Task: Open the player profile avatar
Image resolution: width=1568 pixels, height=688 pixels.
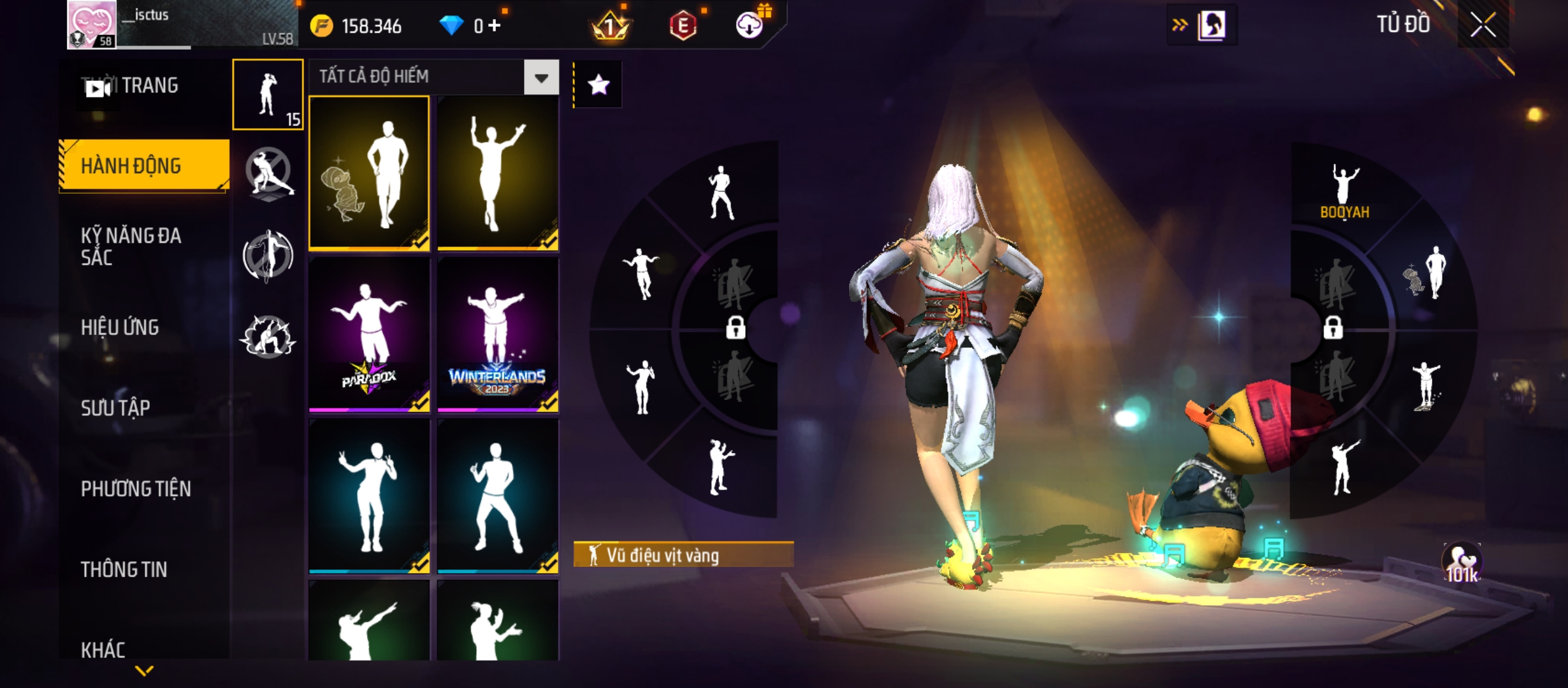Action: 92,25
